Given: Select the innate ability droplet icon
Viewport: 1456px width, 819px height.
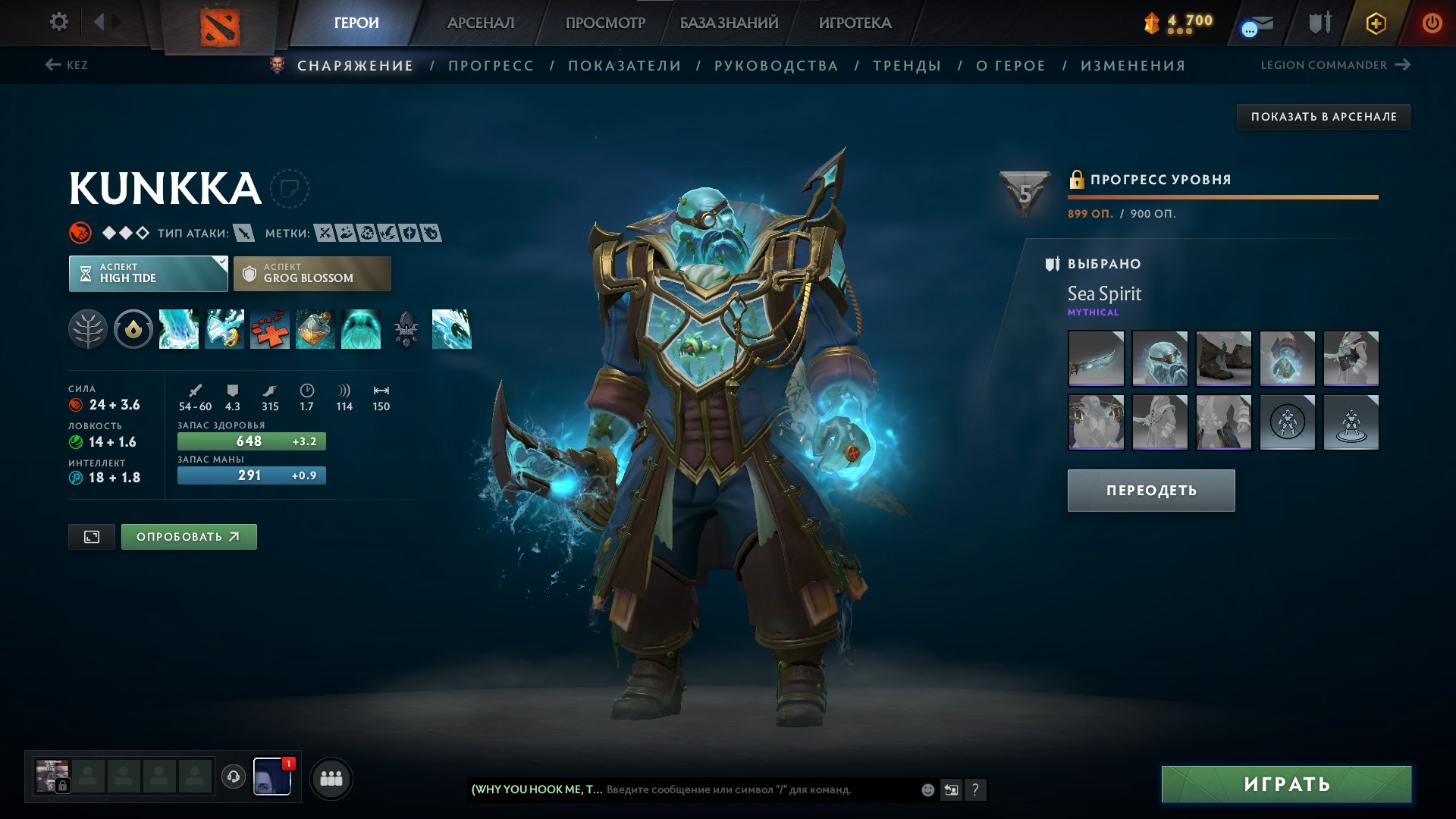Looking at the screenshot, I should pos(133,329).
